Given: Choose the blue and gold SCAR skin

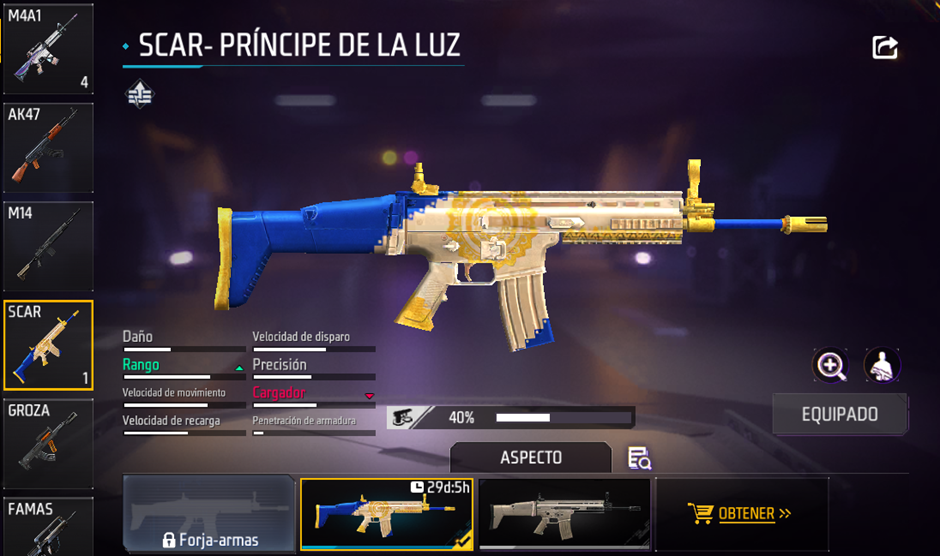Looking at the screenshot, I should [386, 514].
